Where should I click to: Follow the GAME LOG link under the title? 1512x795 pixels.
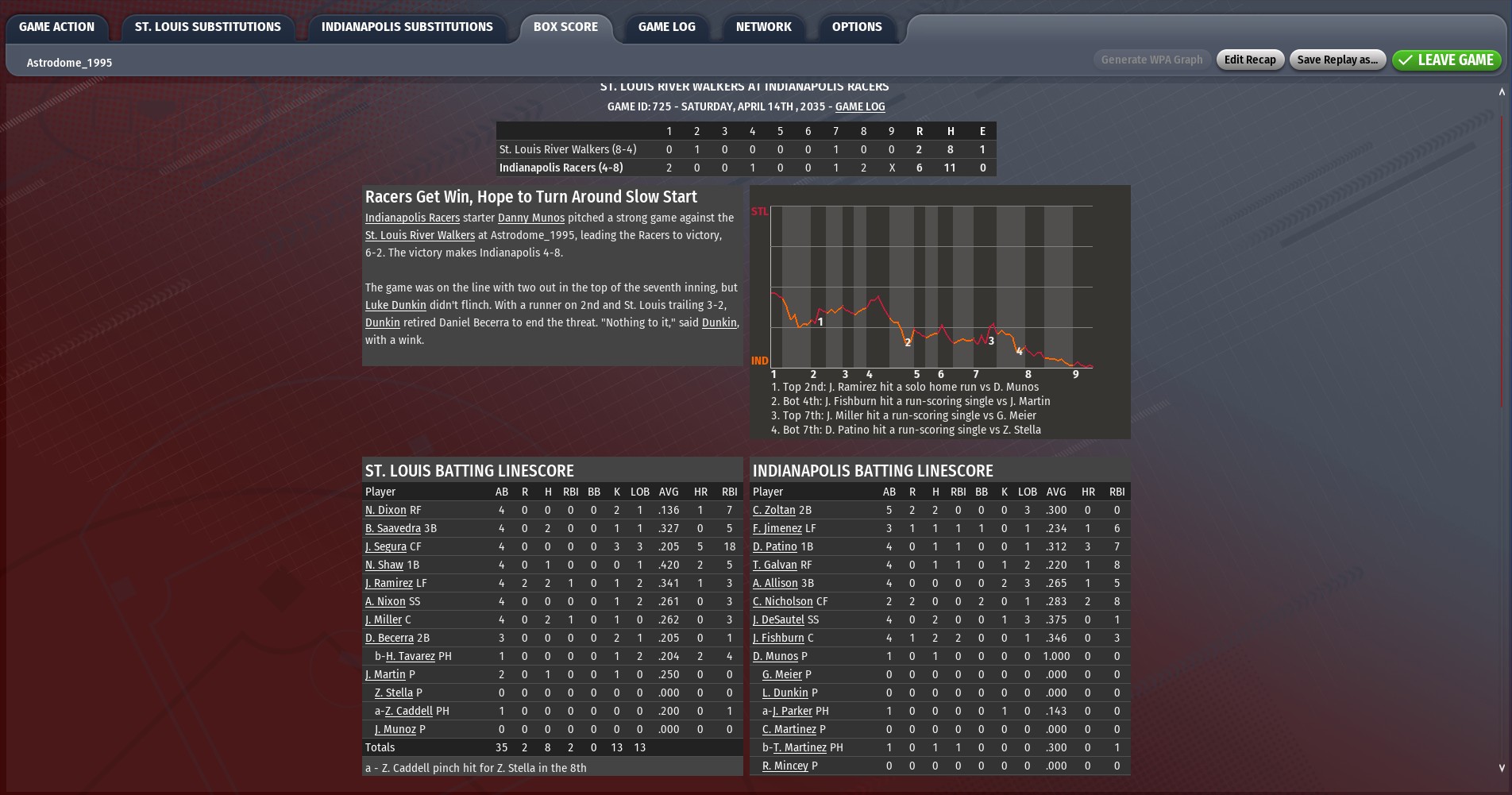tap(859, 106)
